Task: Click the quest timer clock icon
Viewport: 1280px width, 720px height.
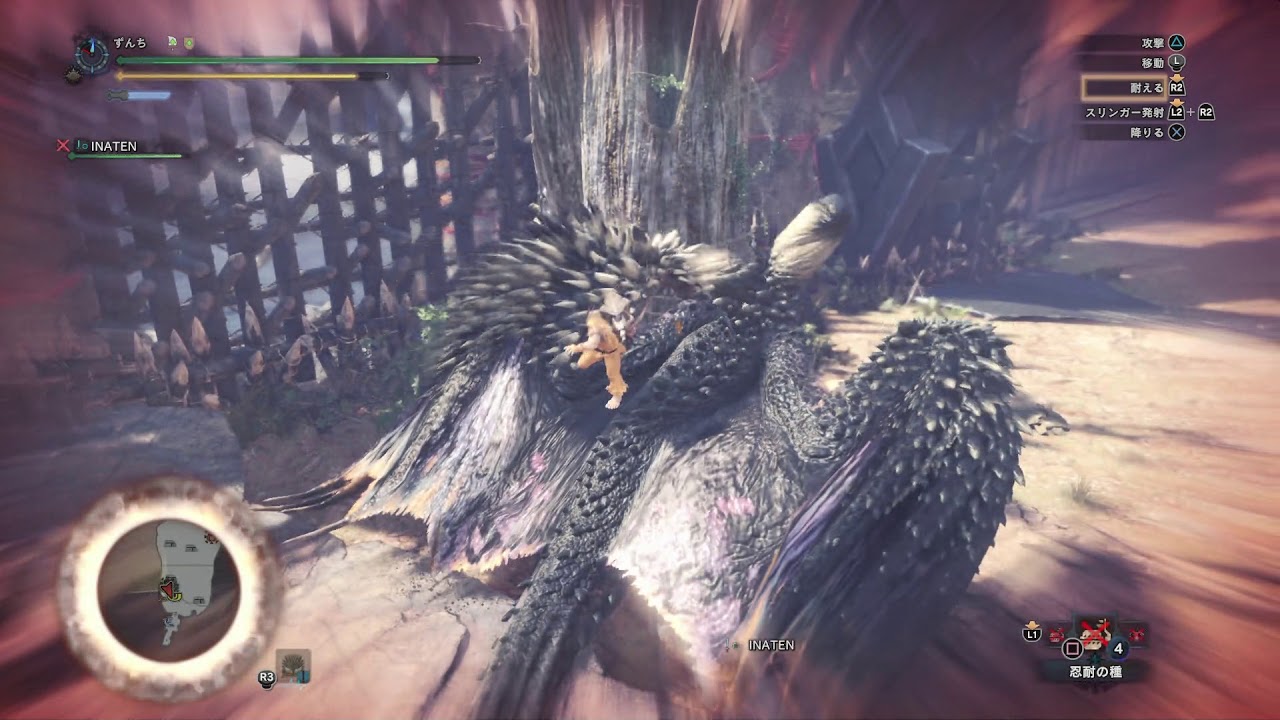Action: (92, 53)
